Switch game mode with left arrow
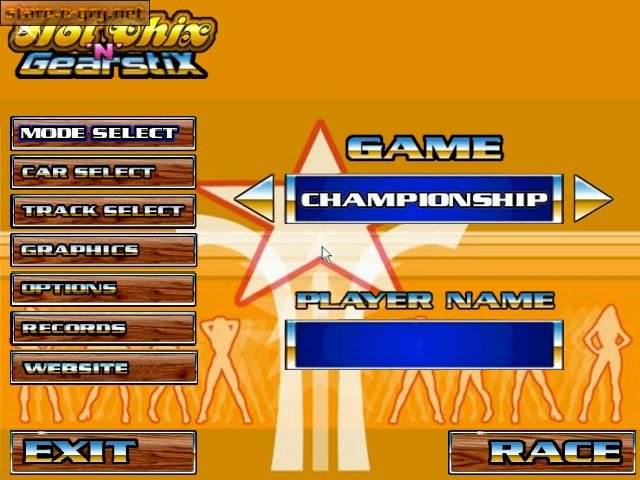 [255, 198]
